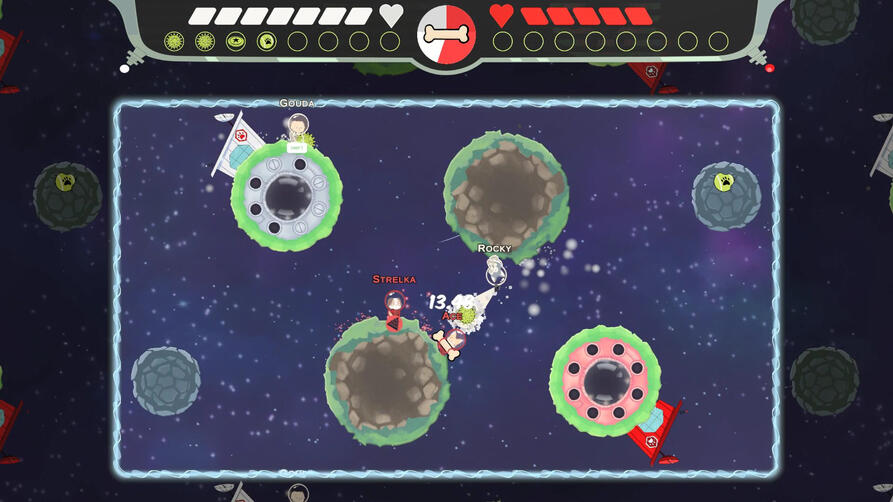Select the paw print powerup slot
The height and width of the screenshot is (502, 893).
[x=267, y=41]
